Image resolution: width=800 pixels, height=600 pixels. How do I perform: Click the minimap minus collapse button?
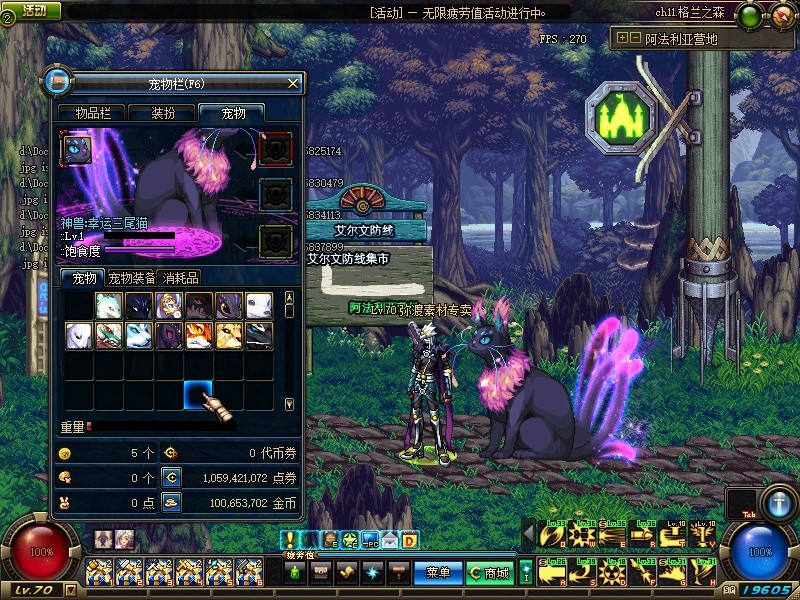634,38
